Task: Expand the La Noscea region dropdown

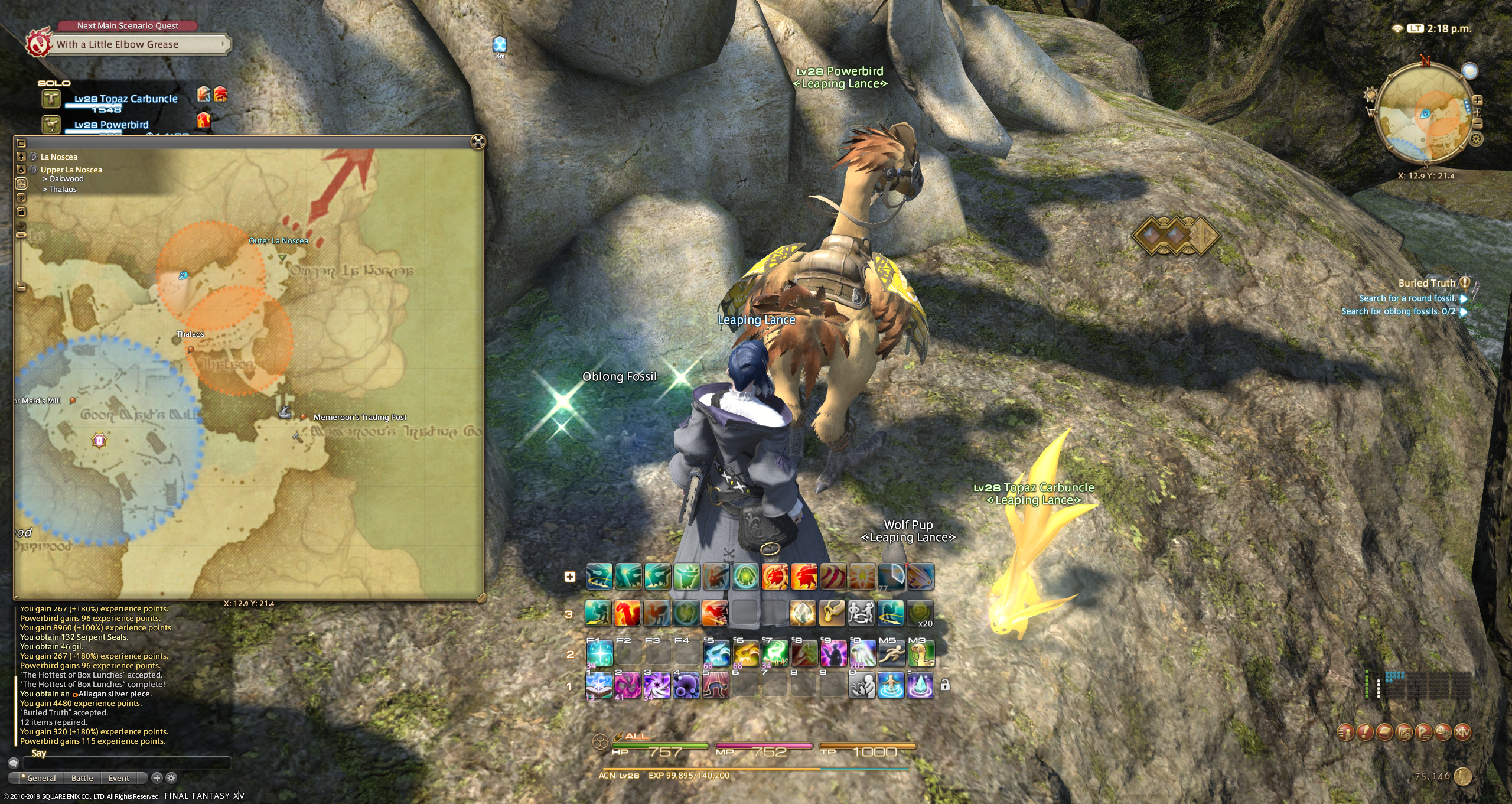Action: pyautogui.click(x=34, y=157)
